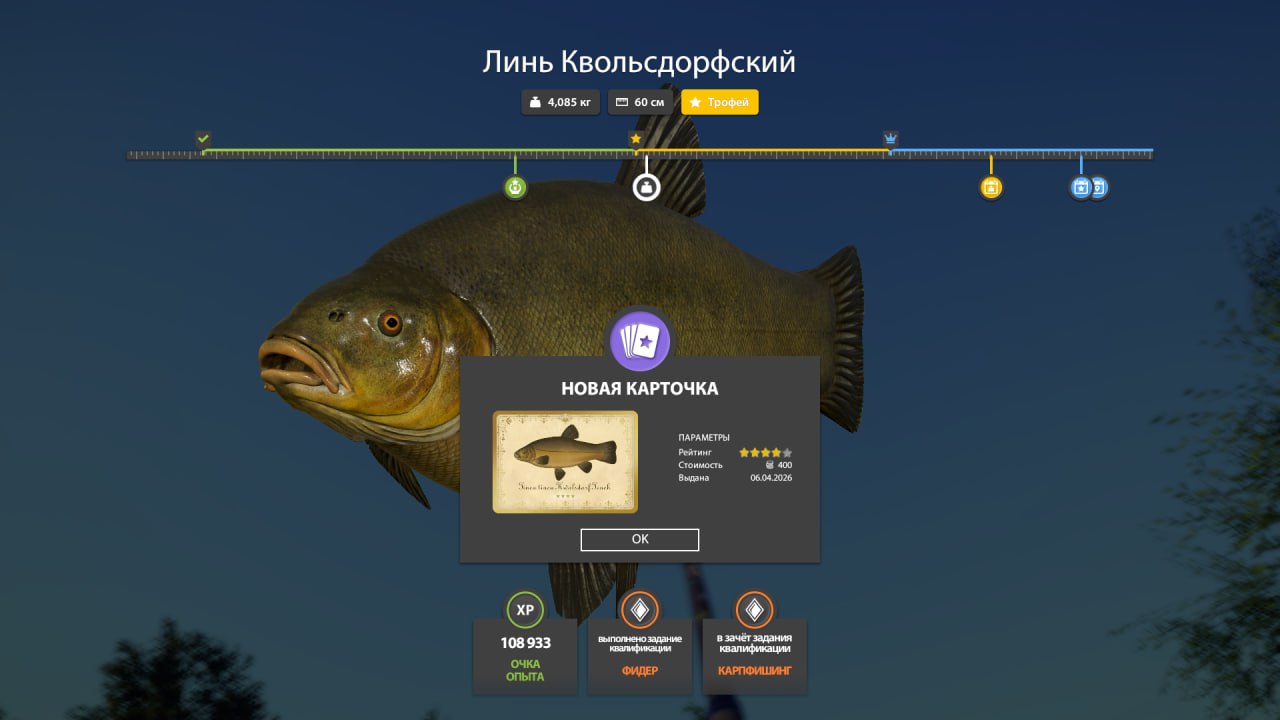The image size is (1280, 720).
Task: Click the green bait bonus icon on the ruler
Action: point(515,185)
